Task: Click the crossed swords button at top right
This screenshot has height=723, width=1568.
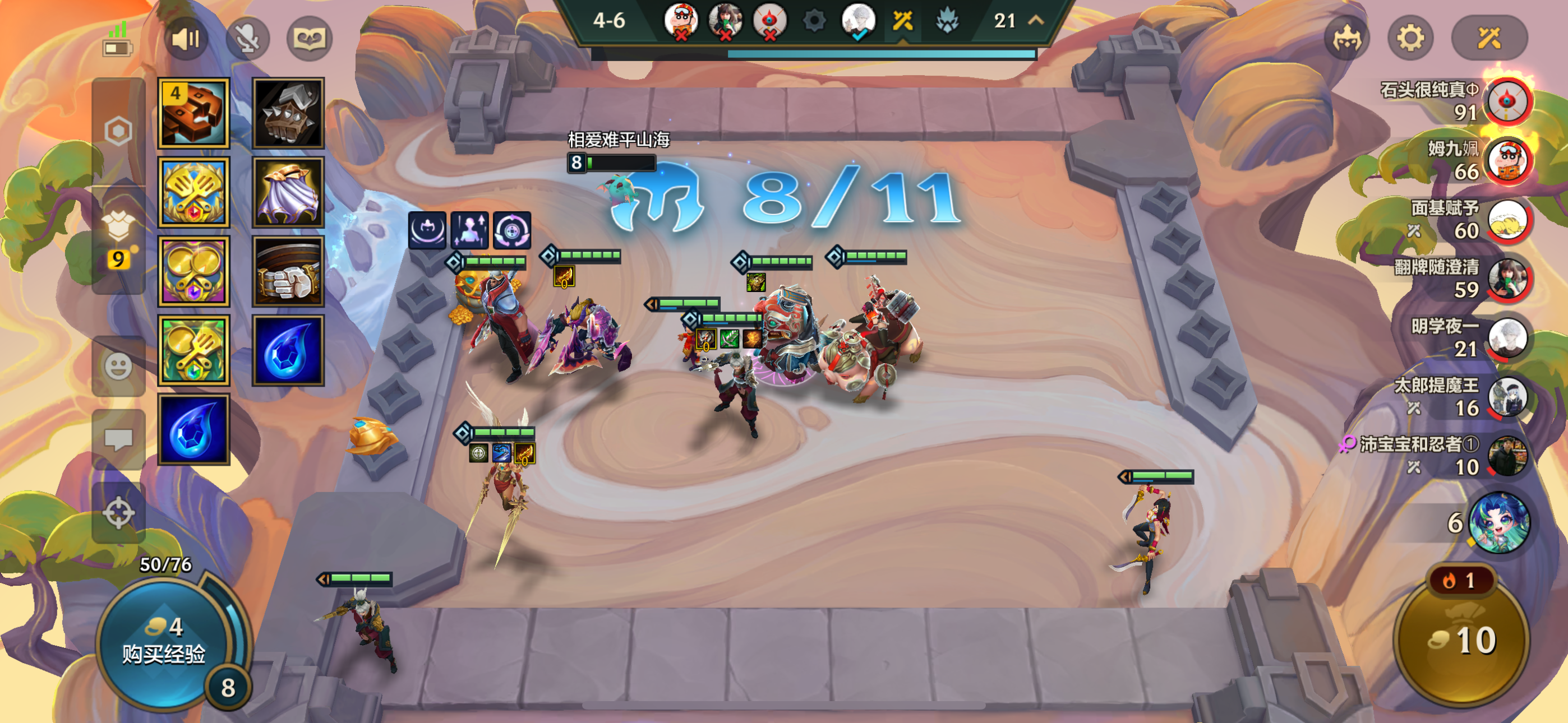Action: point(1489,39)
